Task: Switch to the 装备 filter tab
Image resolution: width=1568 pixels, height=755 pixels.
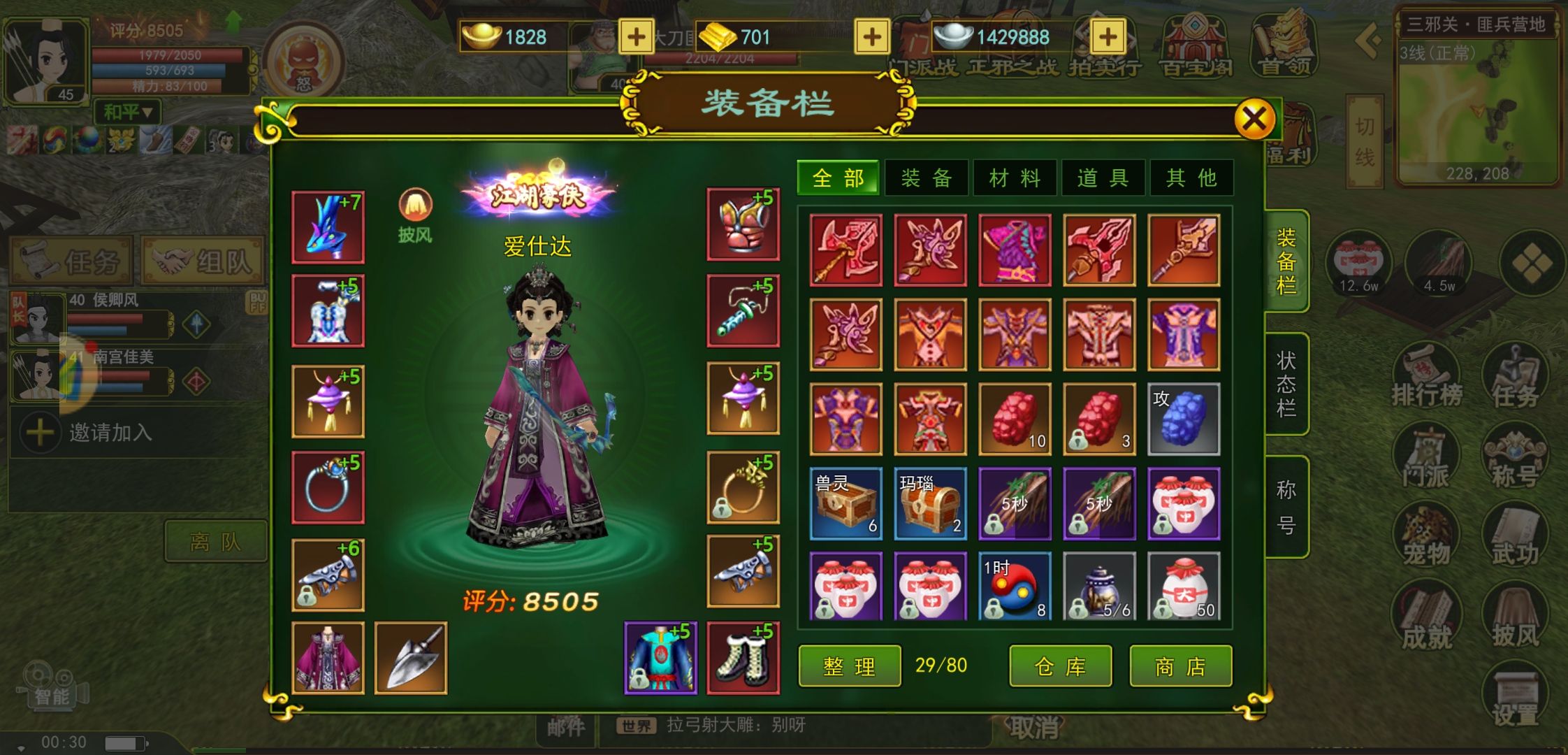Action: pos(927,178)
